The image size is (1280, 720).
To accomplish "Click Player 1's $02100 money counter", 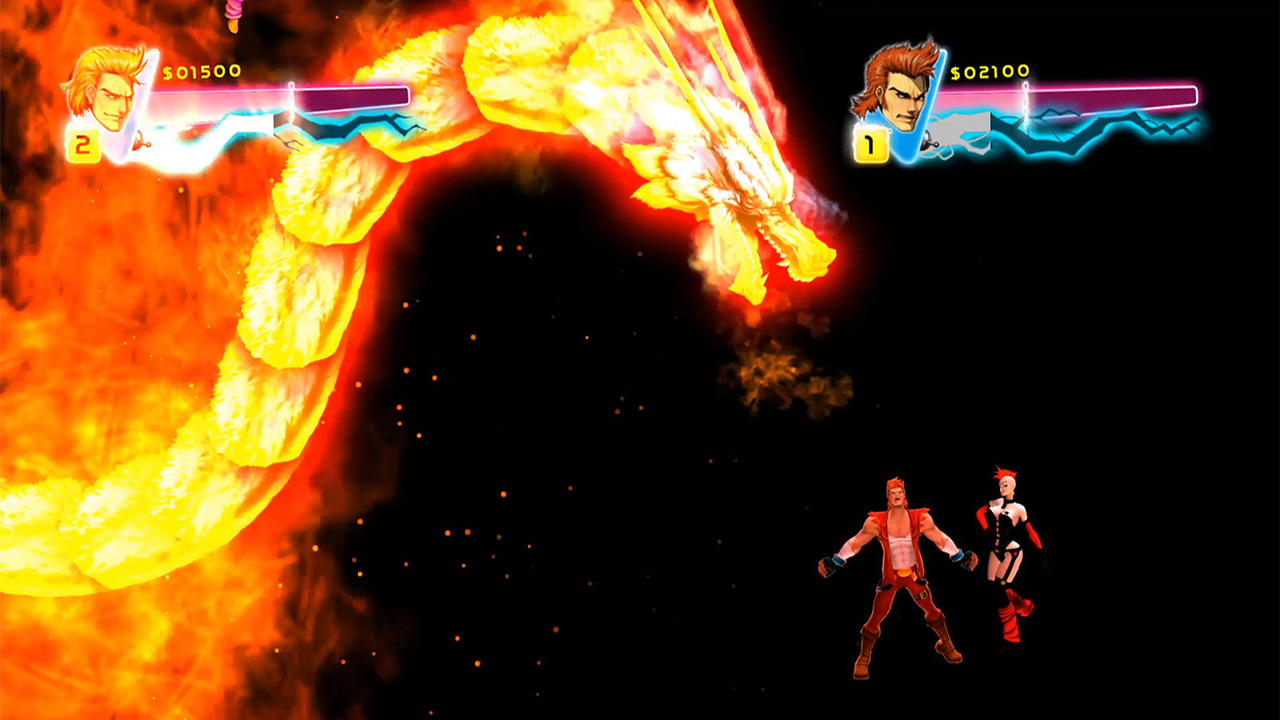I will (990, 72).
